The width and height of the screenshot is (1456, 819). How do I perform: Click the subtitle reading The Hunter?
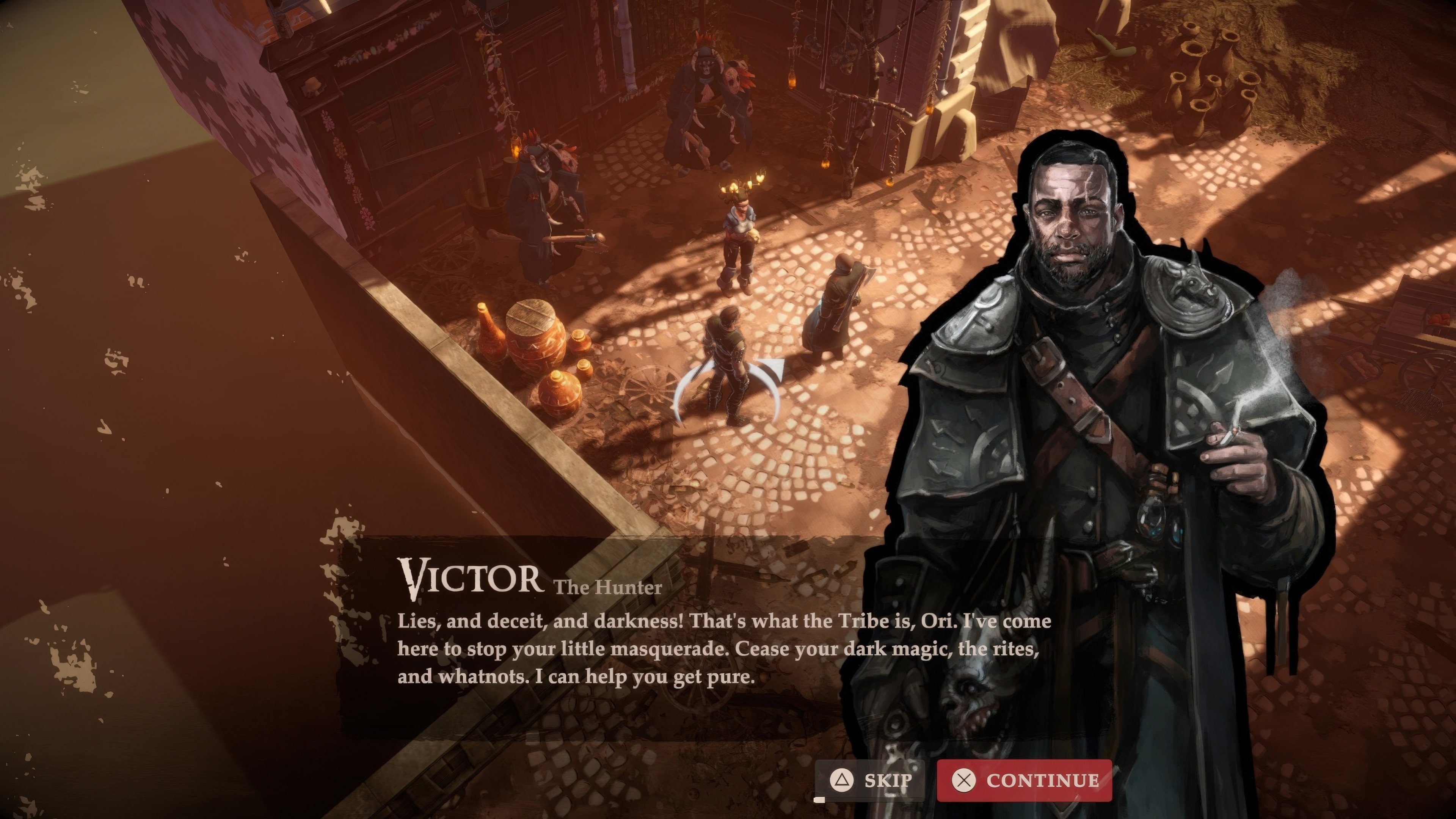(608, 587)
